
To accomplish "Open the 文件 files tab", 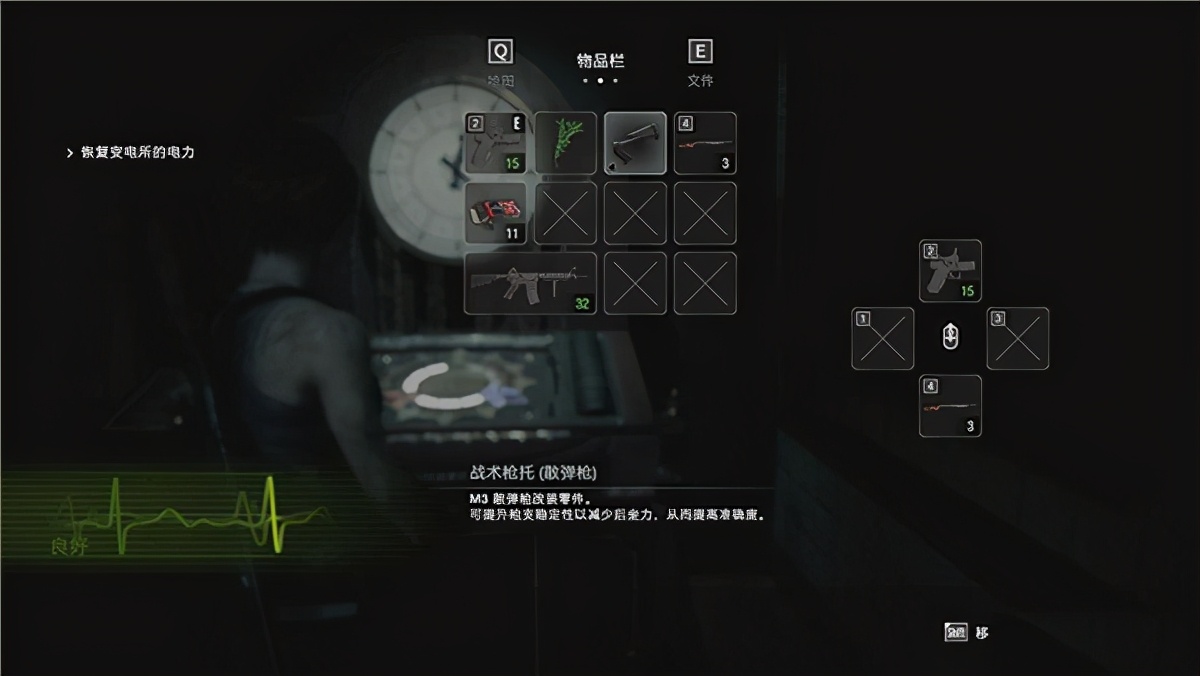I will click(700, 62).
